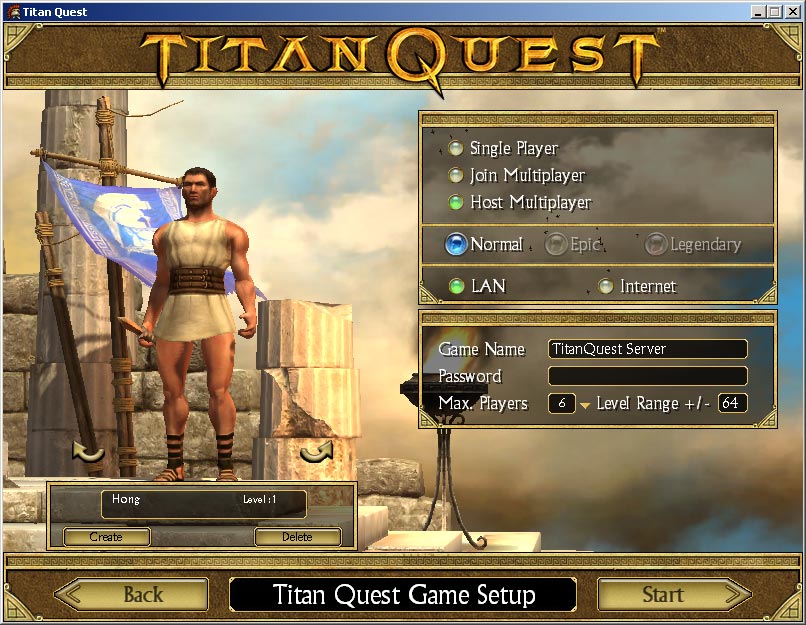
Task: Open the Max. Players dropdown arrow
Action: (585, 405)
